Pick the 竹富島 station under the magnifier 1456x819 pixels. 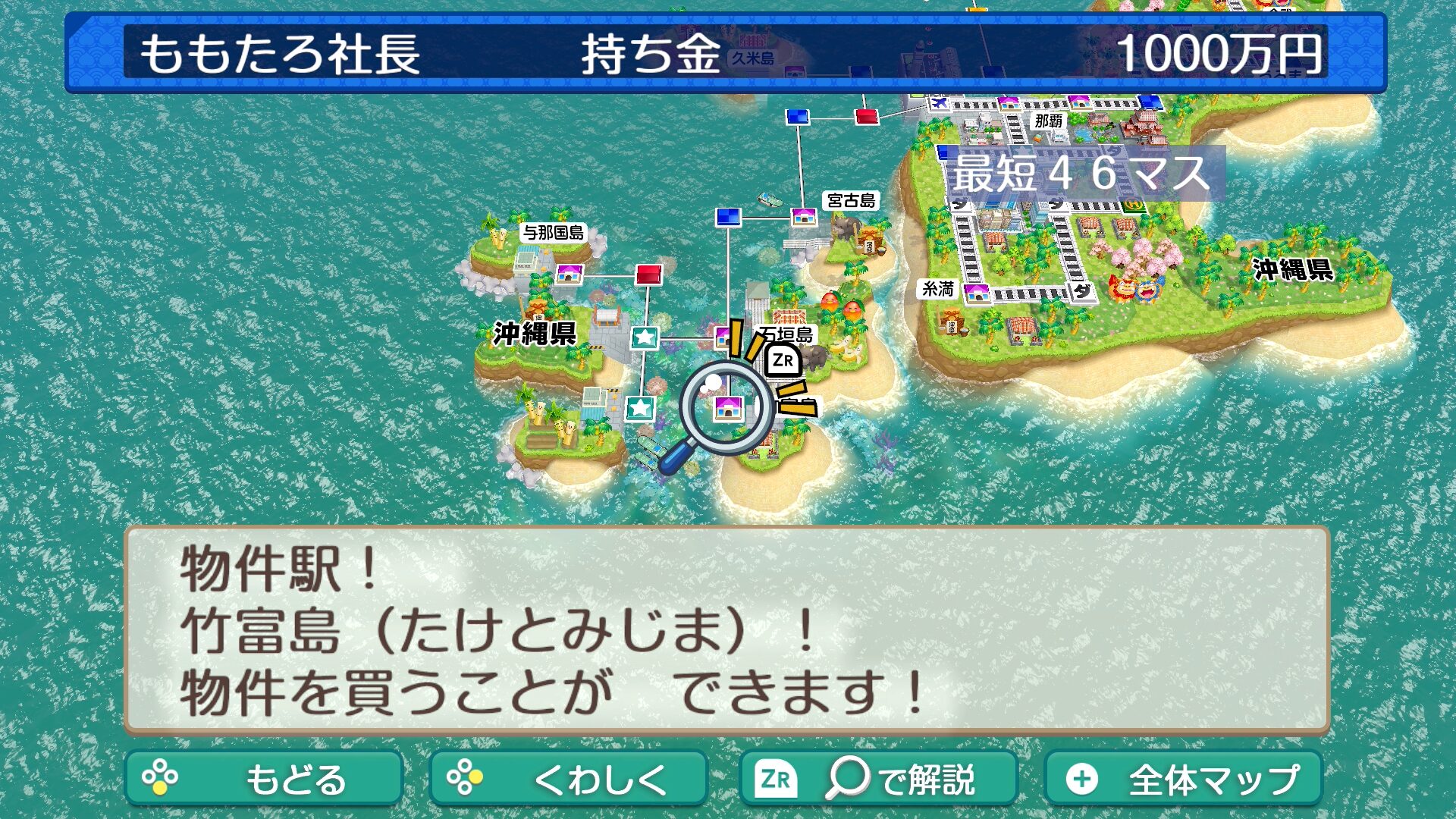[x=726, y=409]
